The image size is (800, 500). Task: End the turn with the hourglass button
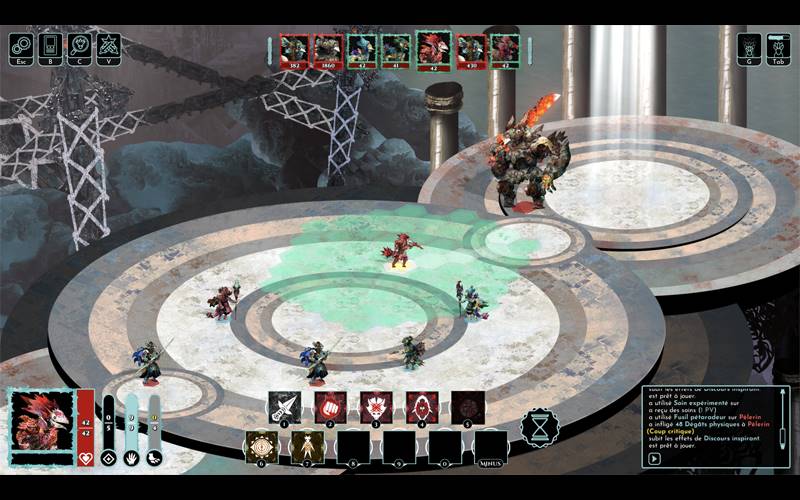pyautogui.click(x=540, y=427)
